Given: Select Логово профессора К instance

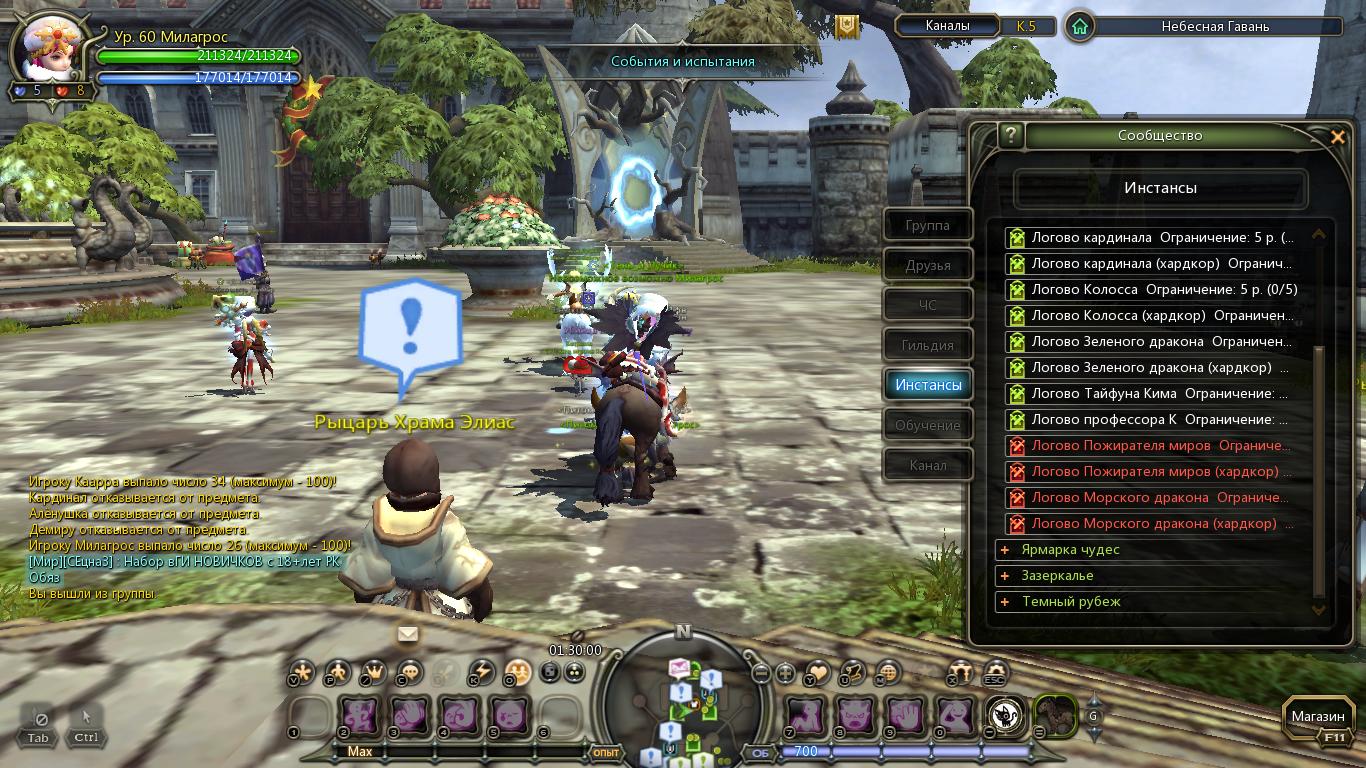Looking at the screenshot, I should point(1158,420).
